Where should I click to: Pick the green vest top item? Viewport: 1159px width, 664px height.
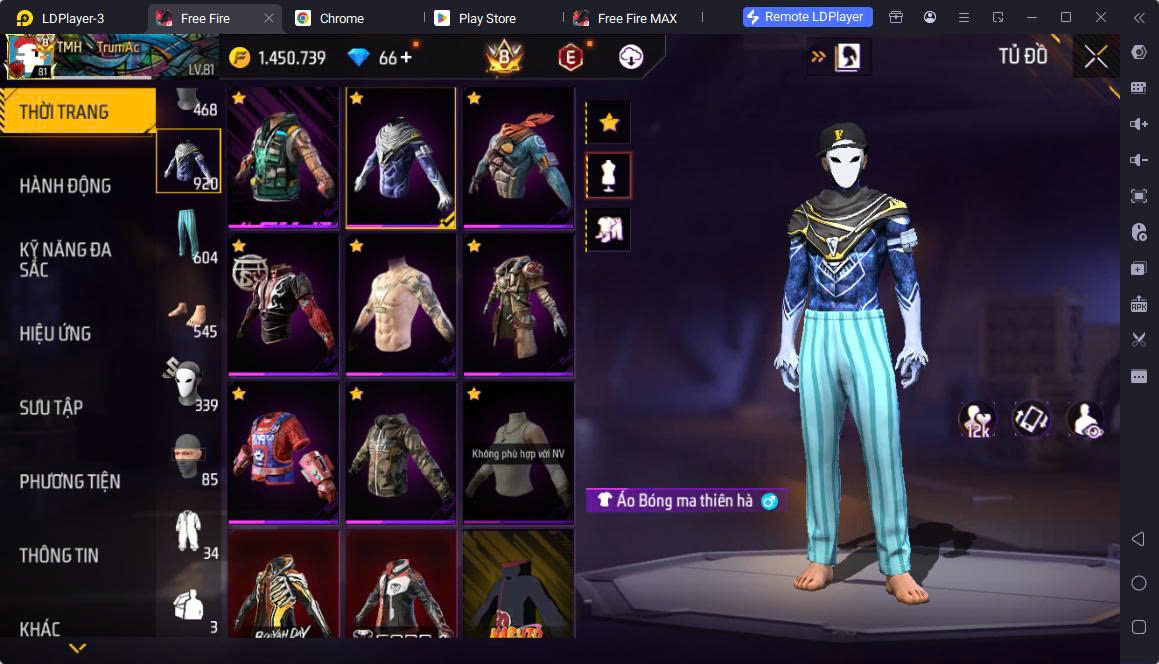coord(283,155)
